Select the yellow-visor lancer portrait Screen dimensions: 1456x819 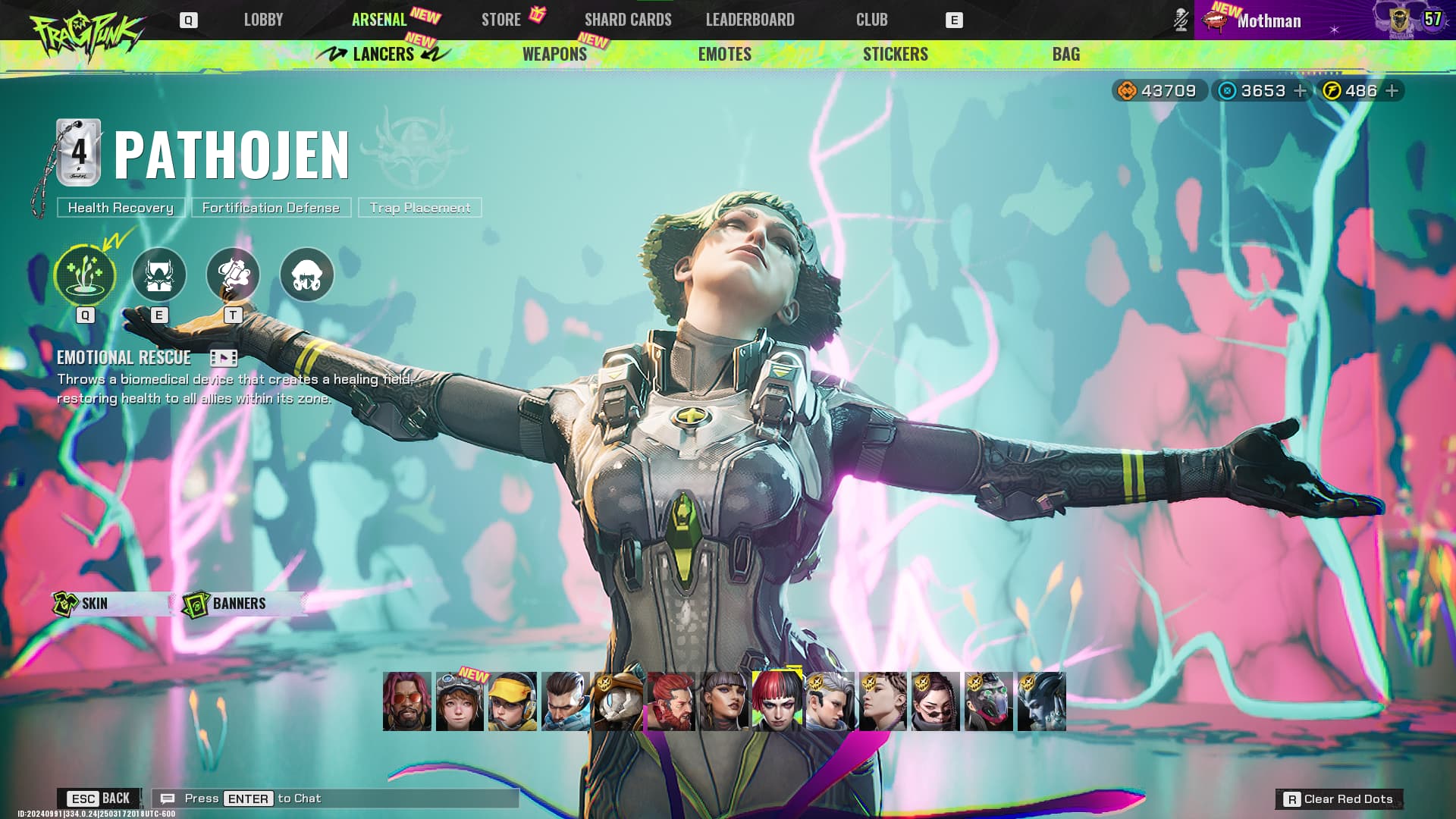click(512, 701)
